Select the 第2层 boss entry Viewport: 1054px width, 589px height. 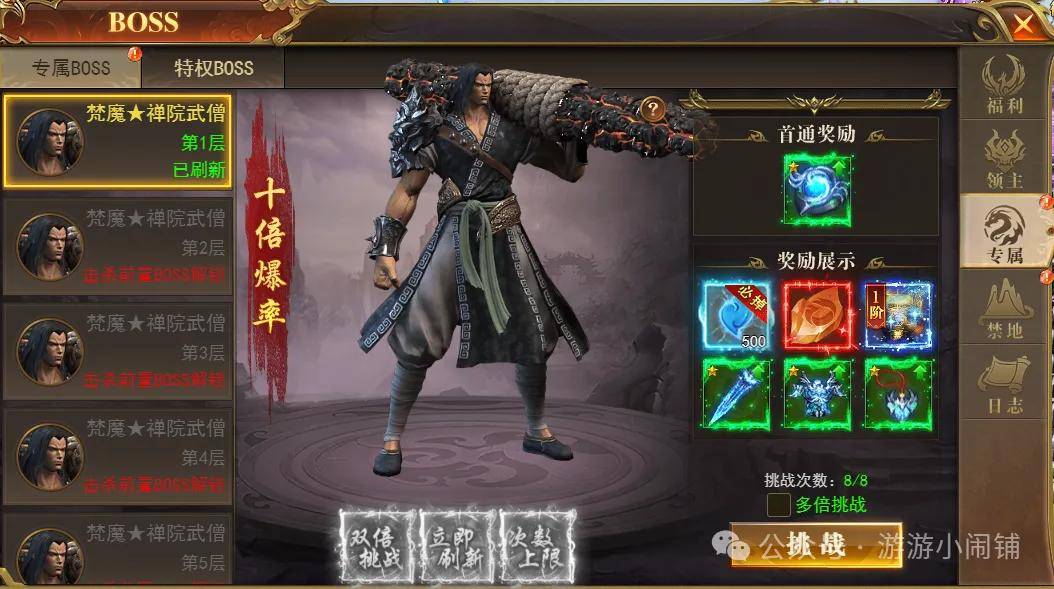coord(117,246)
